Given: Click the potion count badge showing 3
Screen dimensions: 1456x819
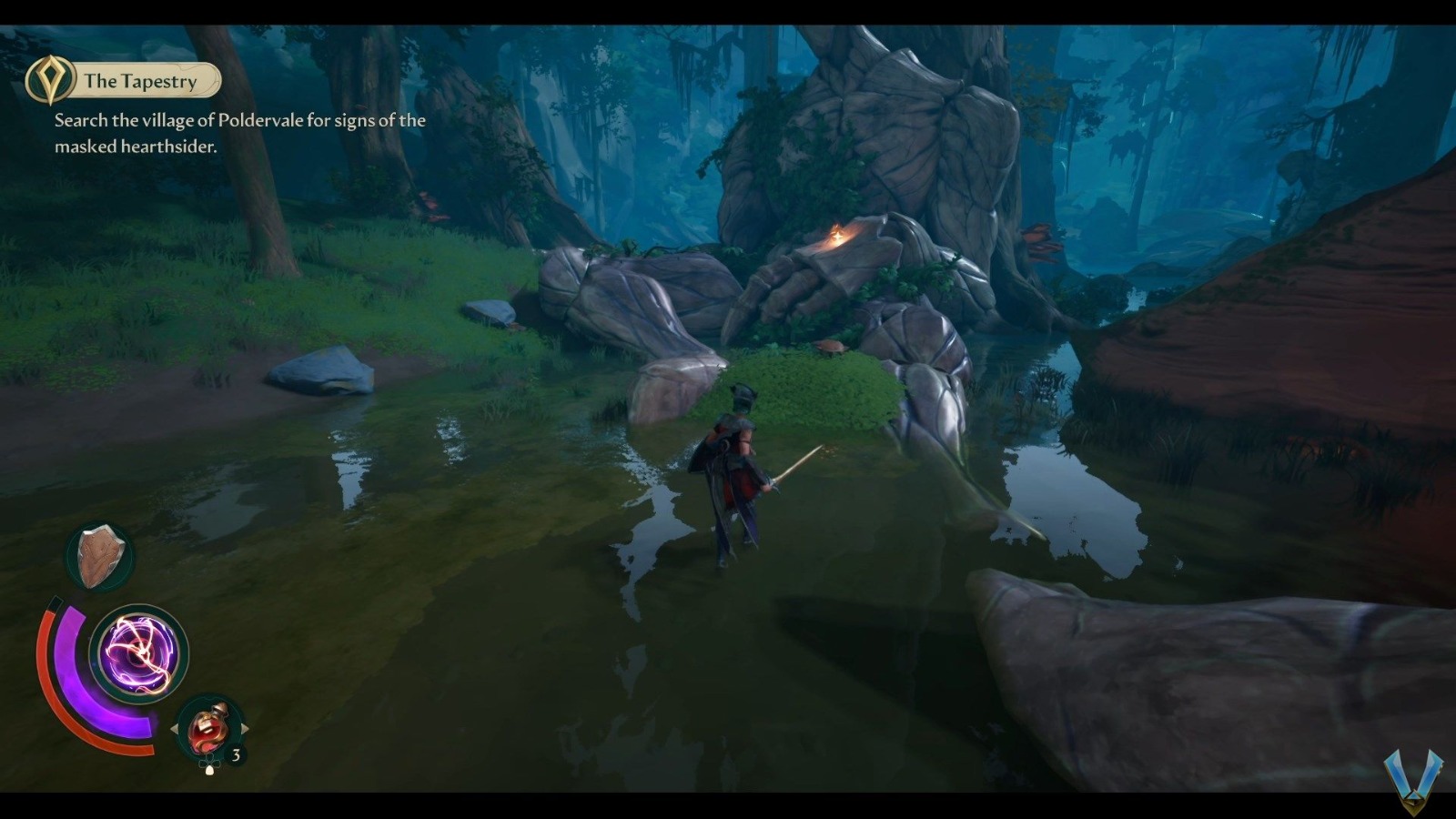Looking at the screenshot, I should tap(235, 753).
